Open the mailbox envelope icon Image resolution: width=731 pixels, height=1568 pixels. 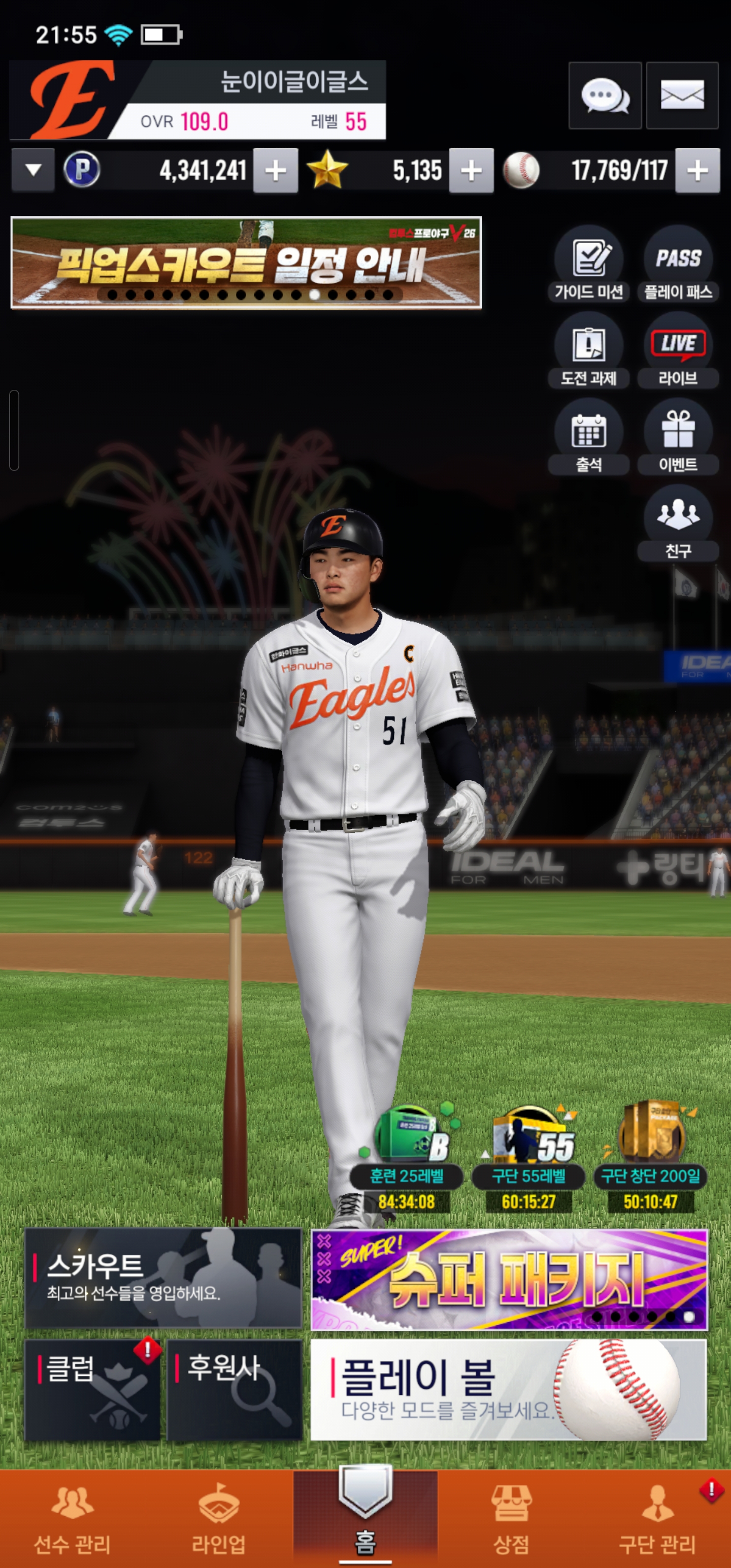coord(682,95)
